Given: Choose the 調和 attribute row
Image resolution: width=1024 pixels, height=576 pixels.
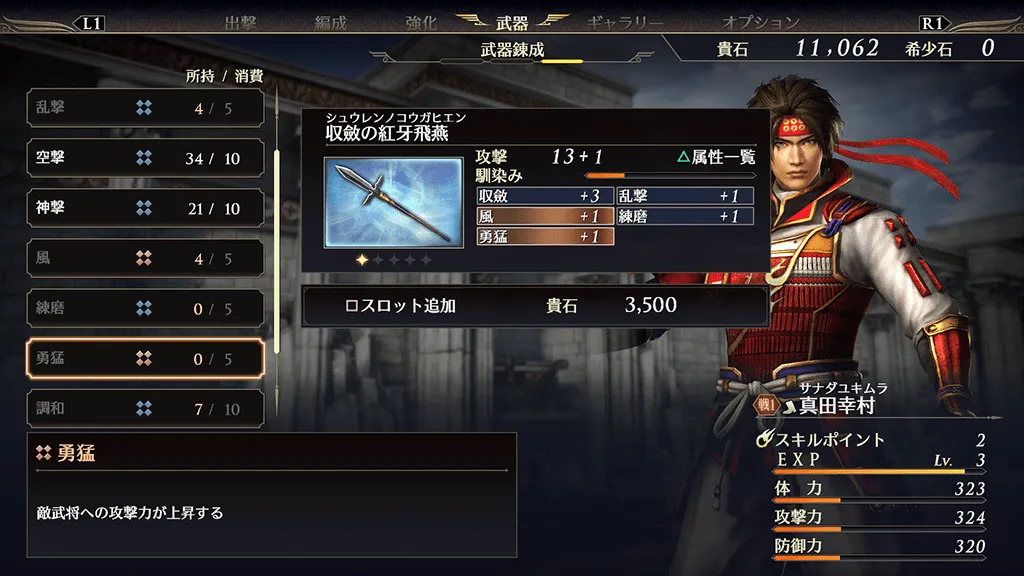Looking at the screenshot, I should (145, 408).
